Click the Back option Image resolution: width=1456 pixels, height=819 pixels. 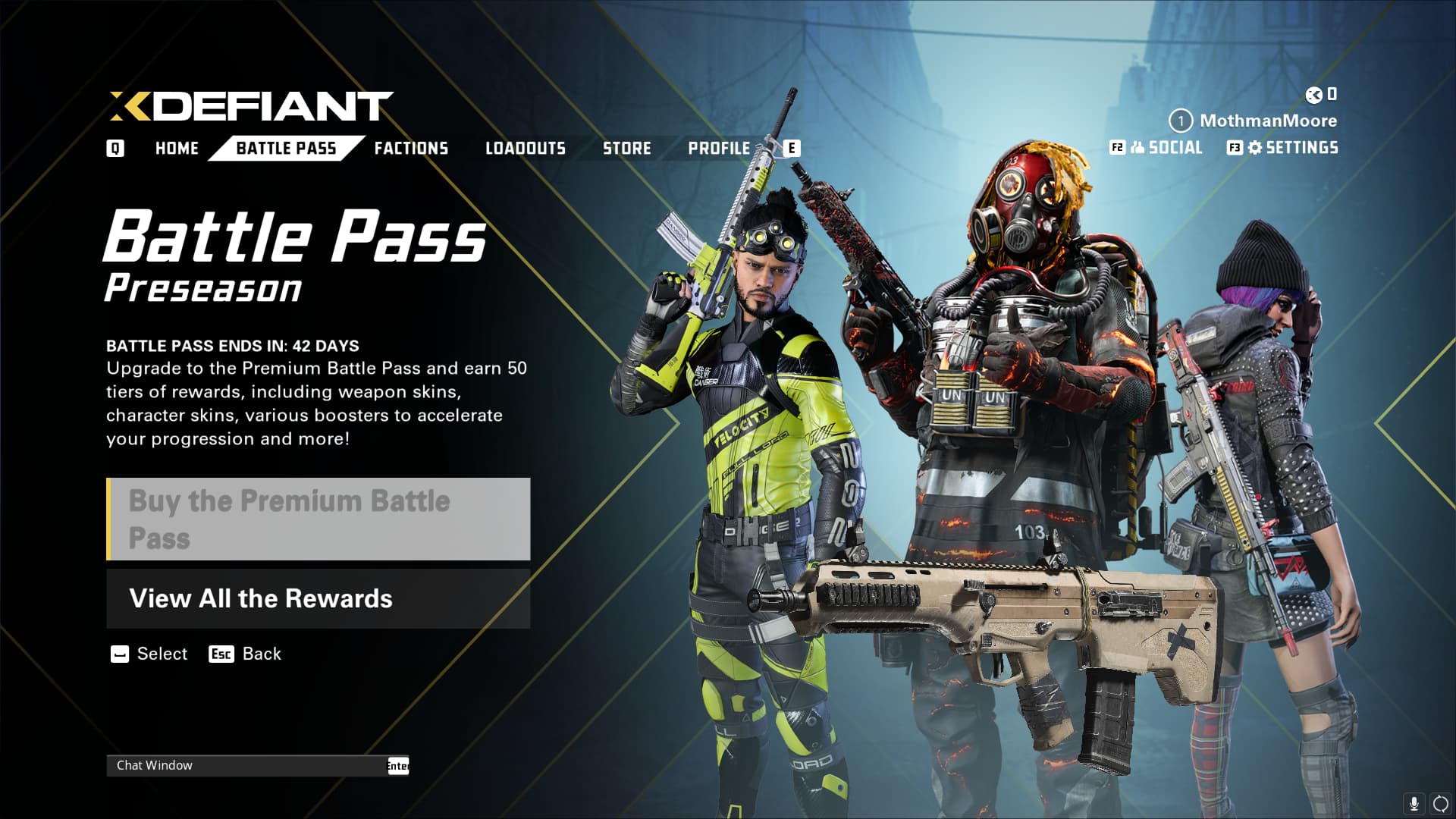[261, 654]
